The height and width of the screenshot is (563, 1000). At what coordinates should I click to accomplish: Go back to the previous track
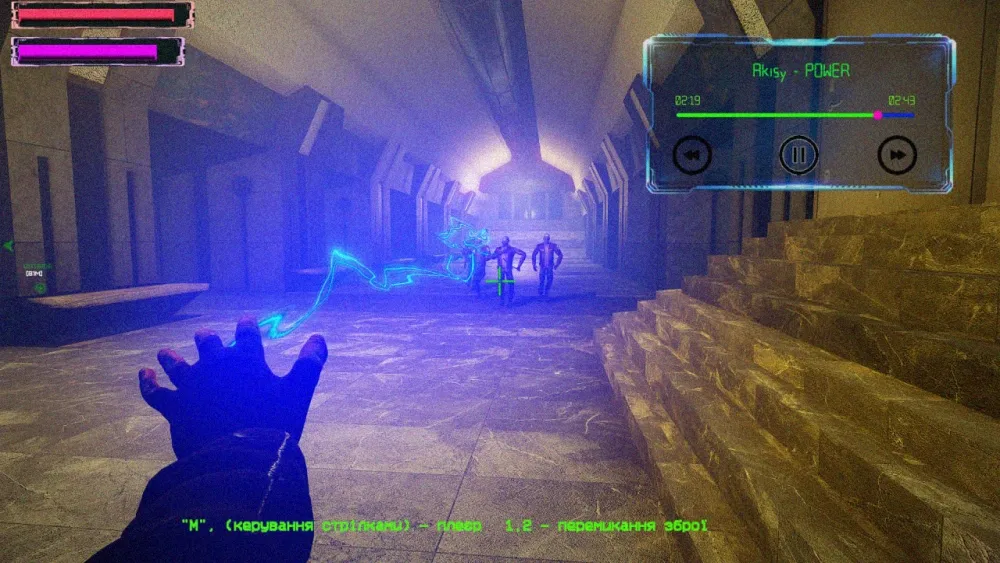point(692,154)
